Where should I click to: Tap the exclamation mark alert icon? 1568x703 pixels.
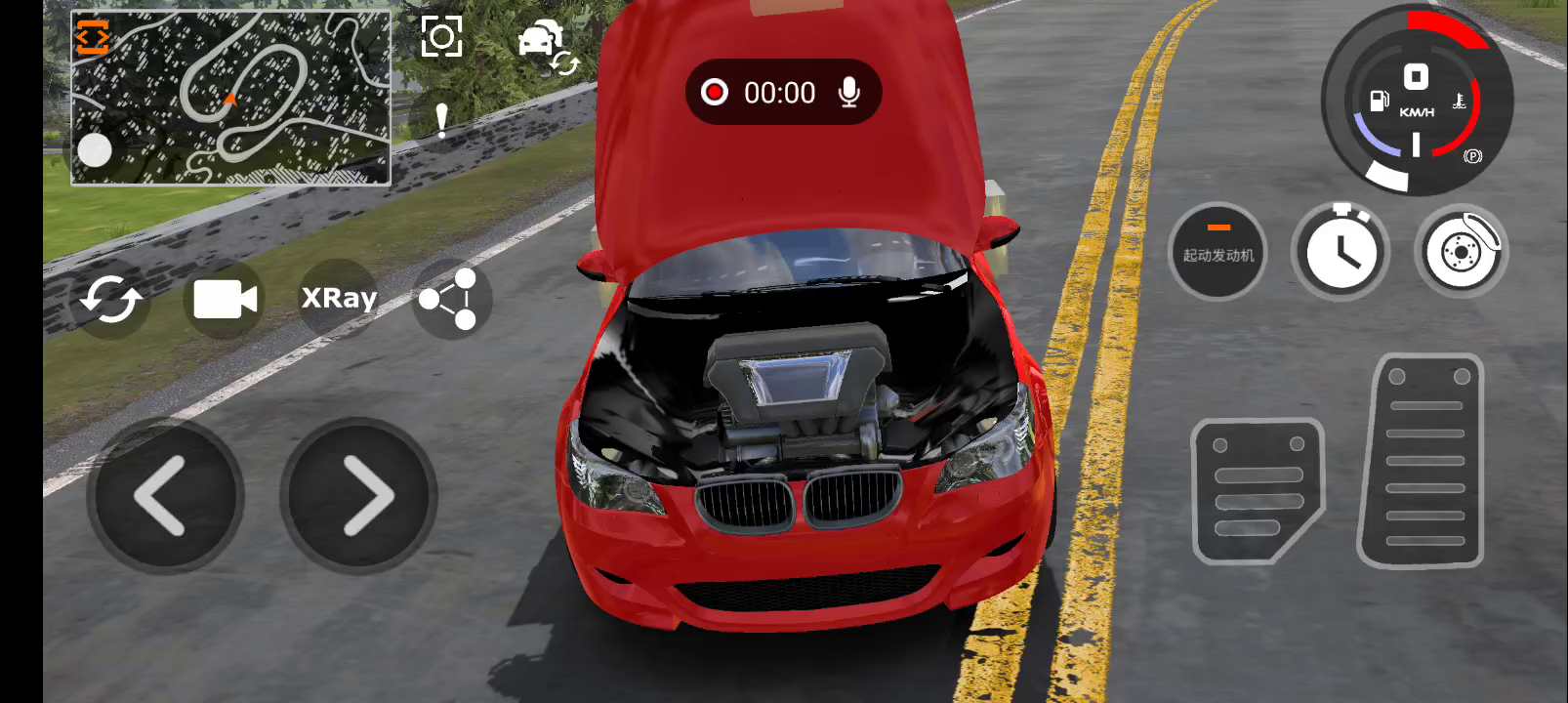441,121
